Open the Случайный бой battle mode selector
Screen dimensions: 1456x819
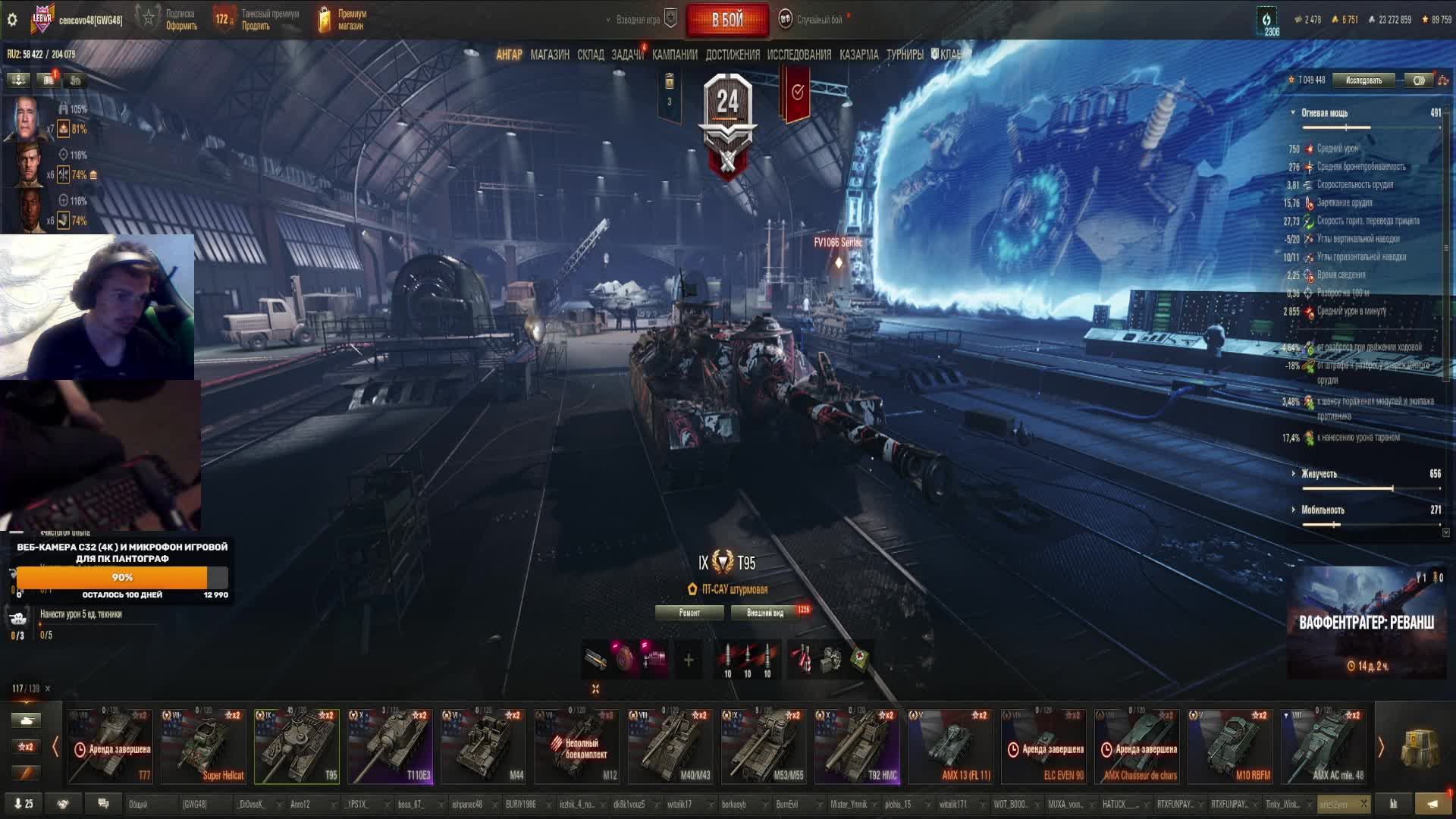(x=819, y=20)
